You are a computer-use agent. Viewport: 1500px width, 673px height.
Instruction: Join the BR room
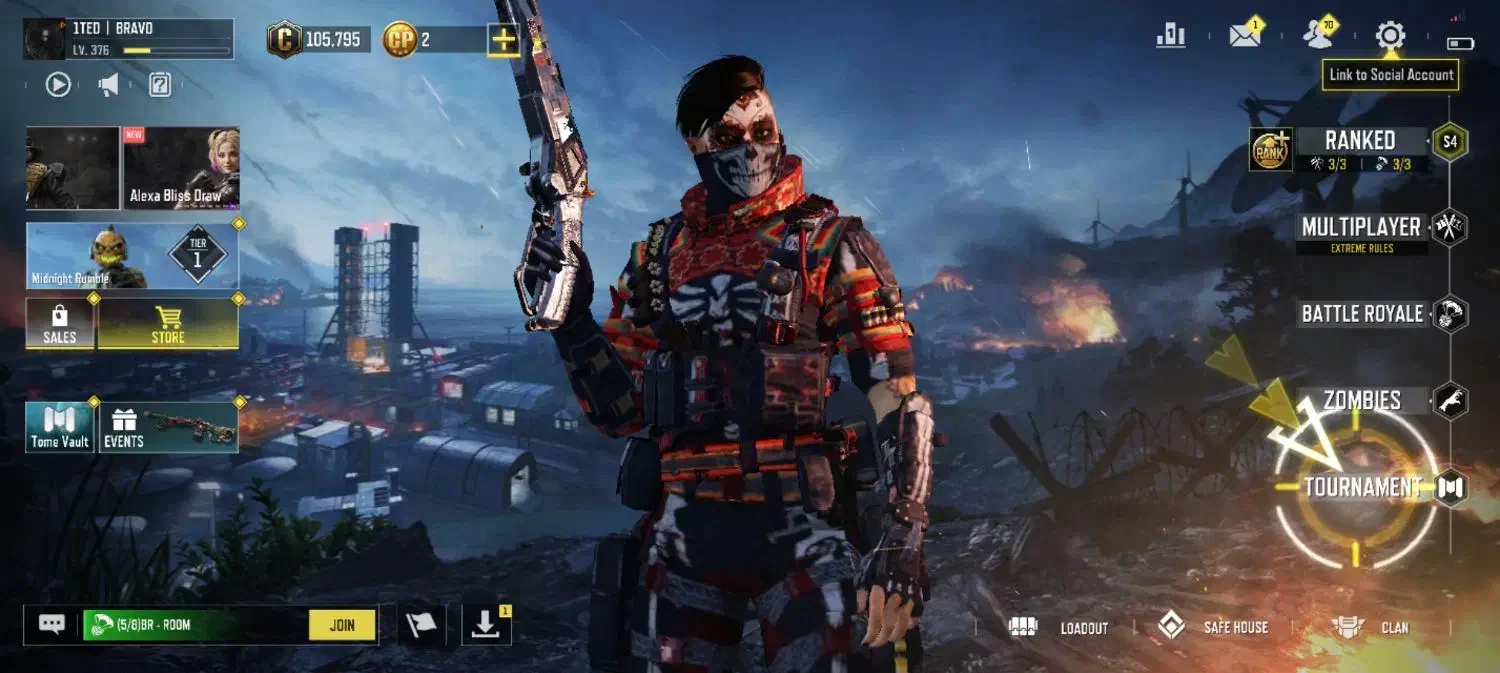point(342,626)
